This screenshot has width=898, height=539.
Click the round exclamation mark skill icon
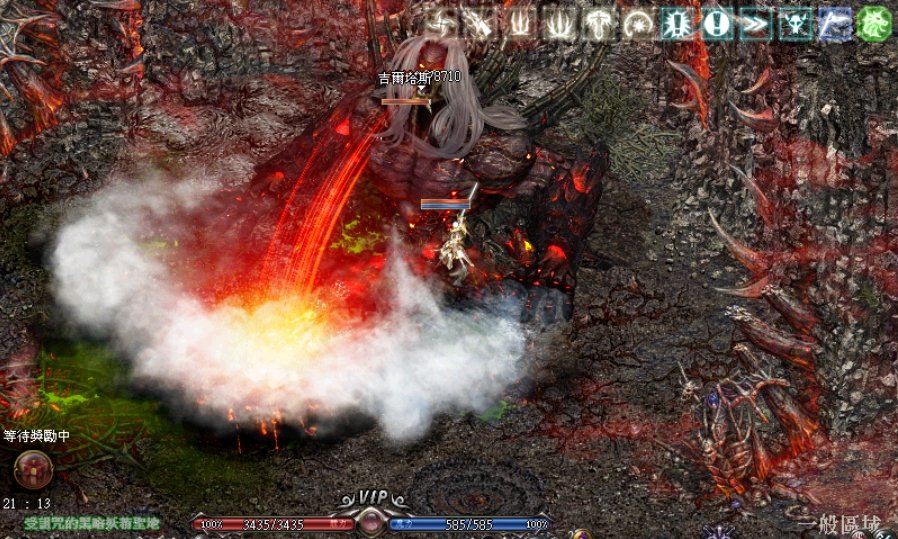tap(715, 24)
